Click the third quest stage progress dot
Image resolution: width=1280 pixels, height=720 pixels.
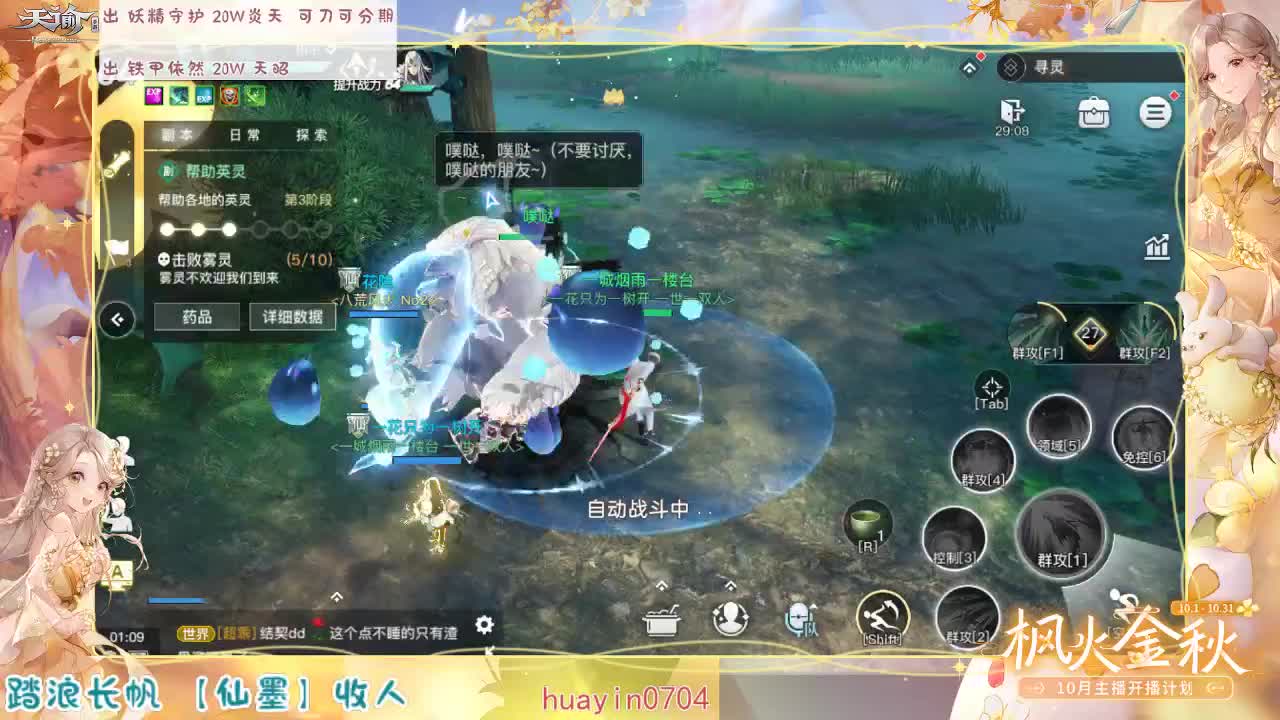point(229,229)
